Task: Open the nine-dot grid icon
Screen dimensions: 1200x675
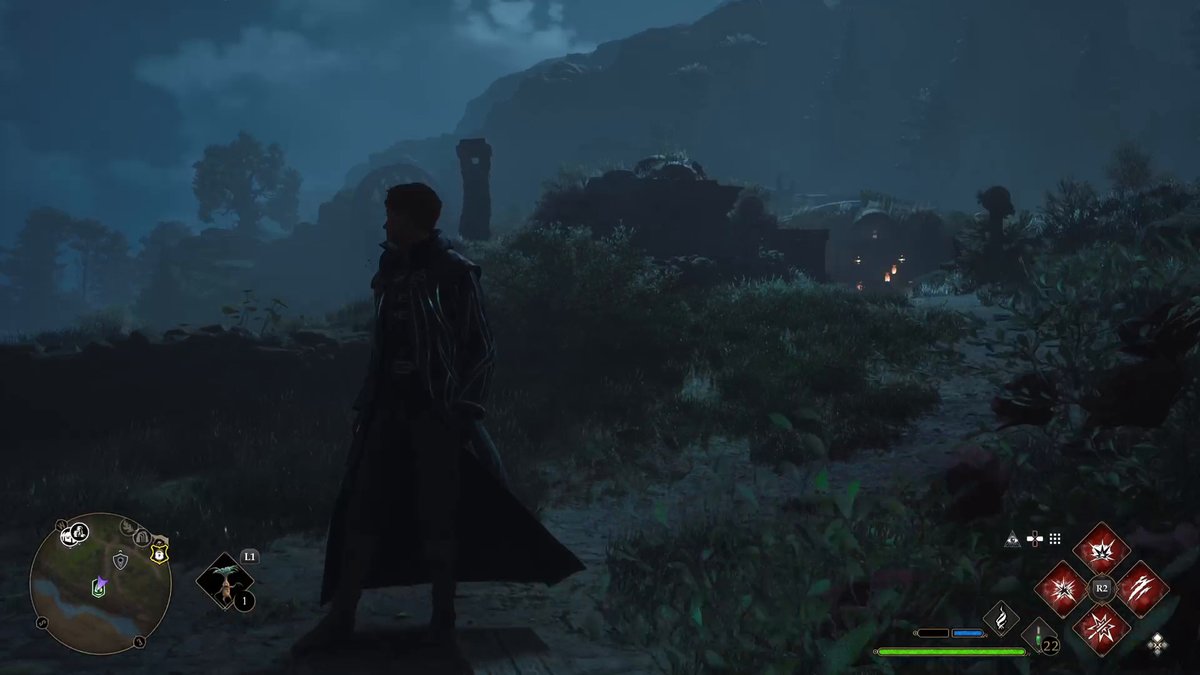Action: point(1055,539)
